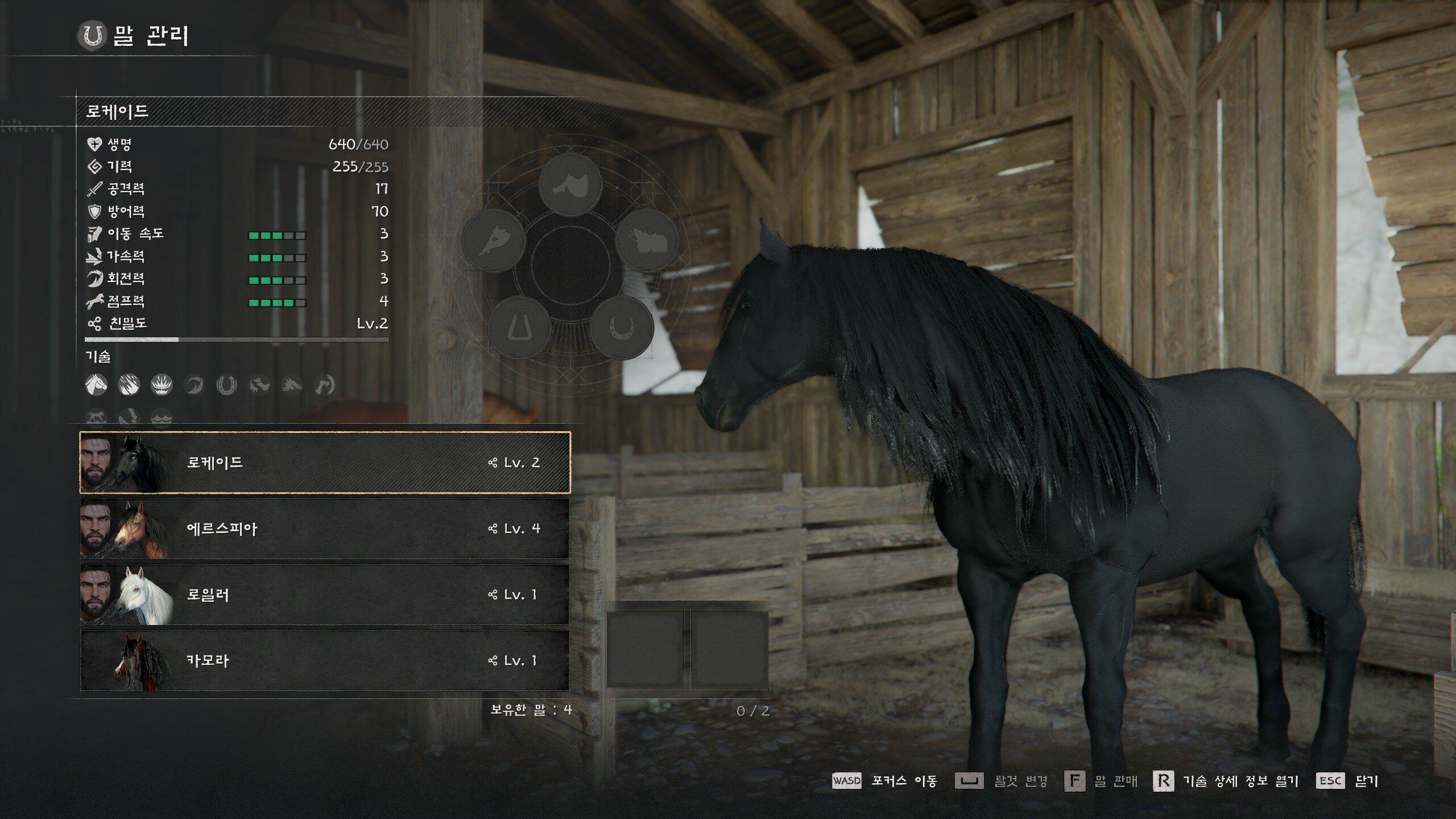Open the horse body armor slot
The width and height of the screenshot is (1456, 819).
tap(647, 241)
